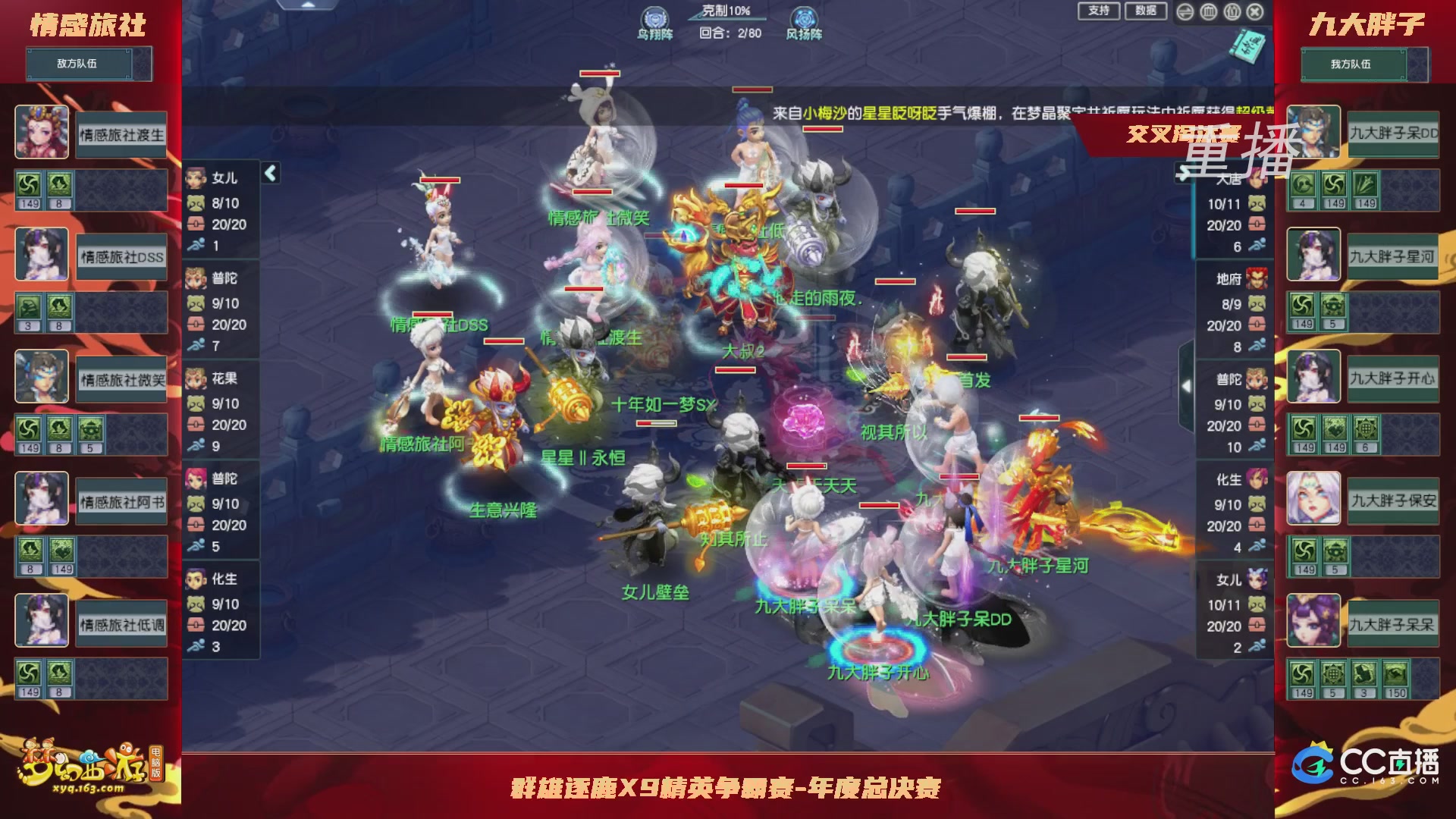
Task: Select the 鸟翔阵 formation icon
Action: click(654, 17)
